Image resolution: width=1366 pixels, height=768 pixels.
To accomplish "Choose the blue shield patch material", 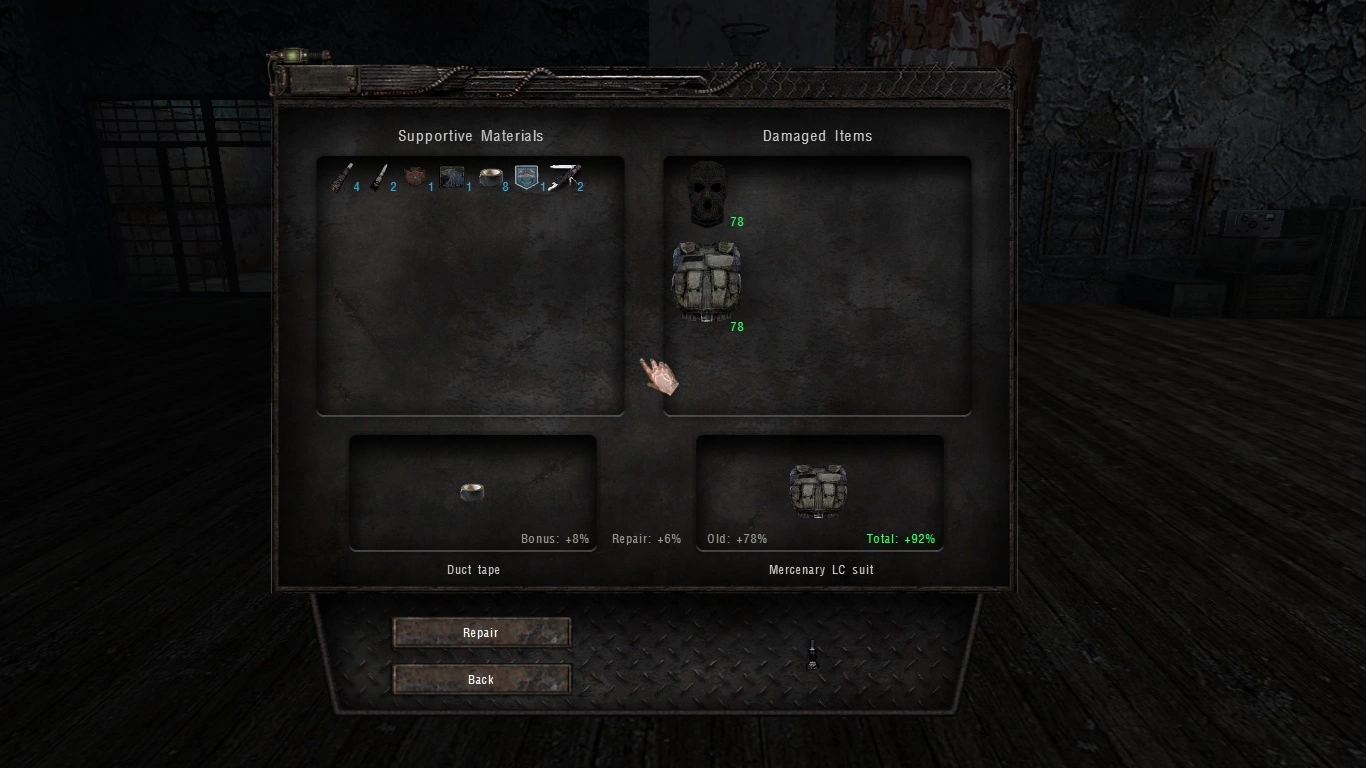I will click(x=526, y=178).
